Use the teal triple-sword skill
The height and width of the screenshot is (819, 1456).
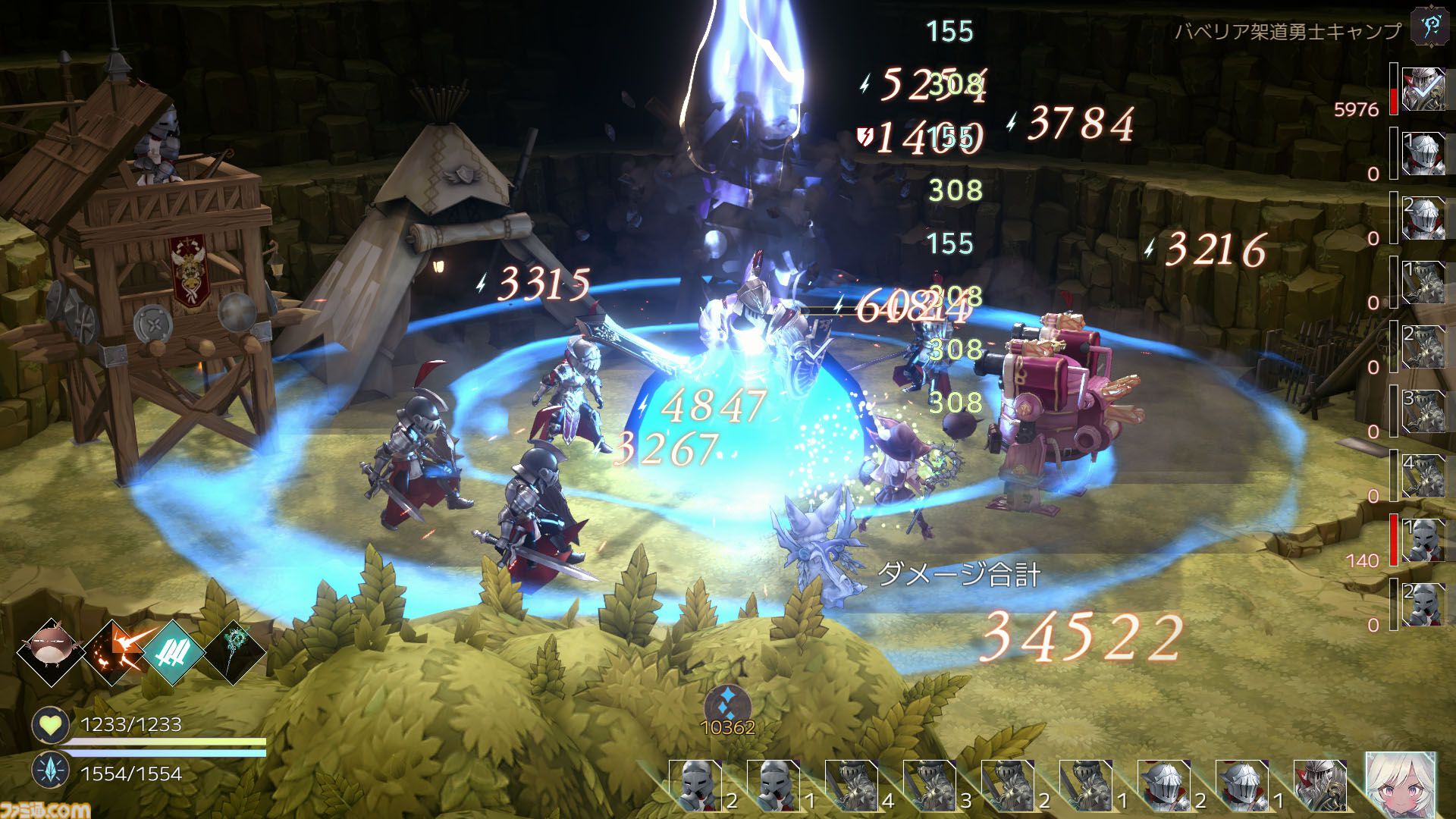(x=174, y=653)
